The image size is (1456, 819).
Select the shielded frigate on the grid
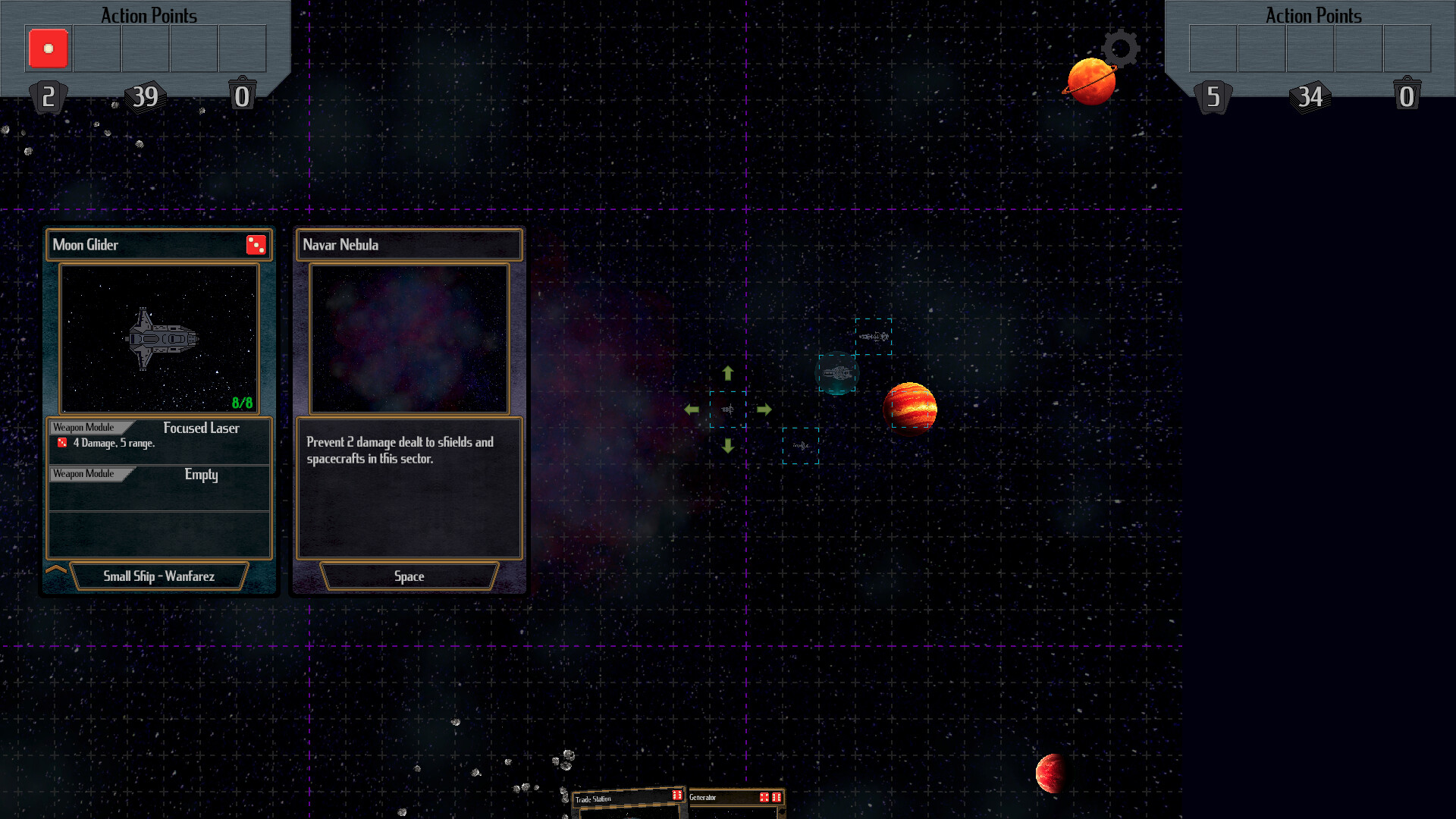(x=837, y=372)
